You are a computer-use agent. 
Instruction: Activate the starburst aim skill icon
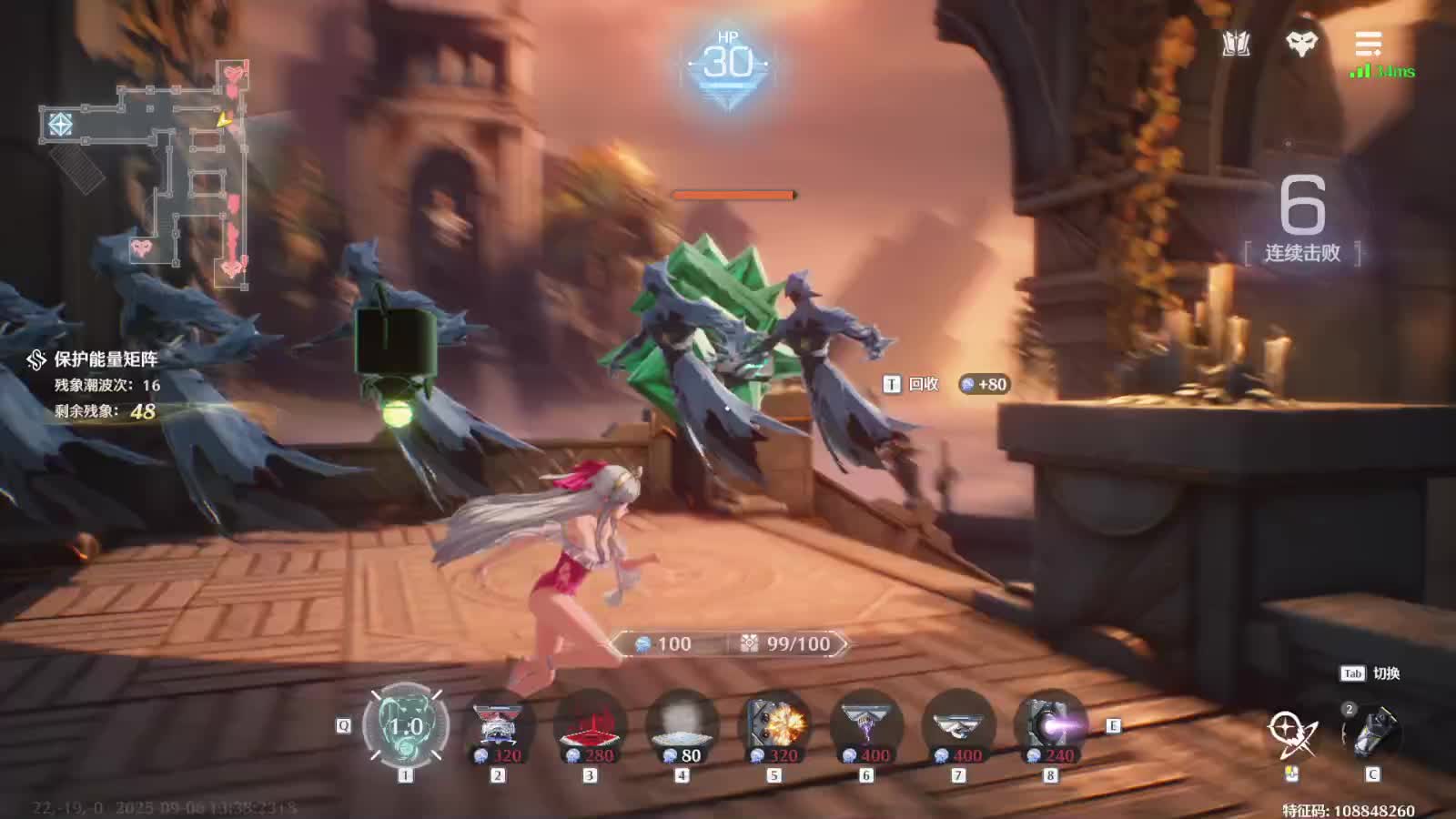point(1291,733)
